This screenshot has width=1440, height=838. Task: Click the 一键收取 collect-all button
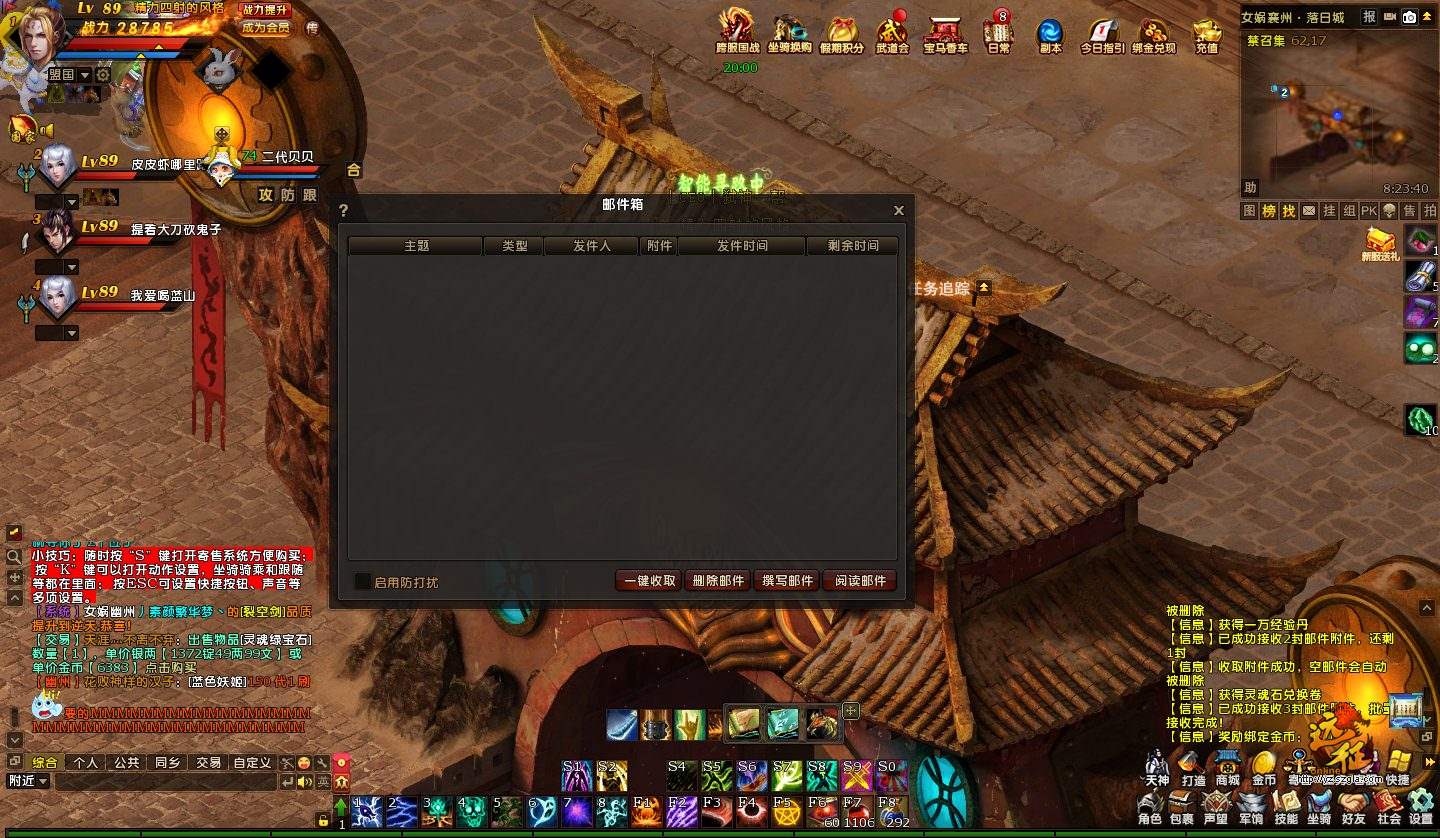tap(650, 581)
